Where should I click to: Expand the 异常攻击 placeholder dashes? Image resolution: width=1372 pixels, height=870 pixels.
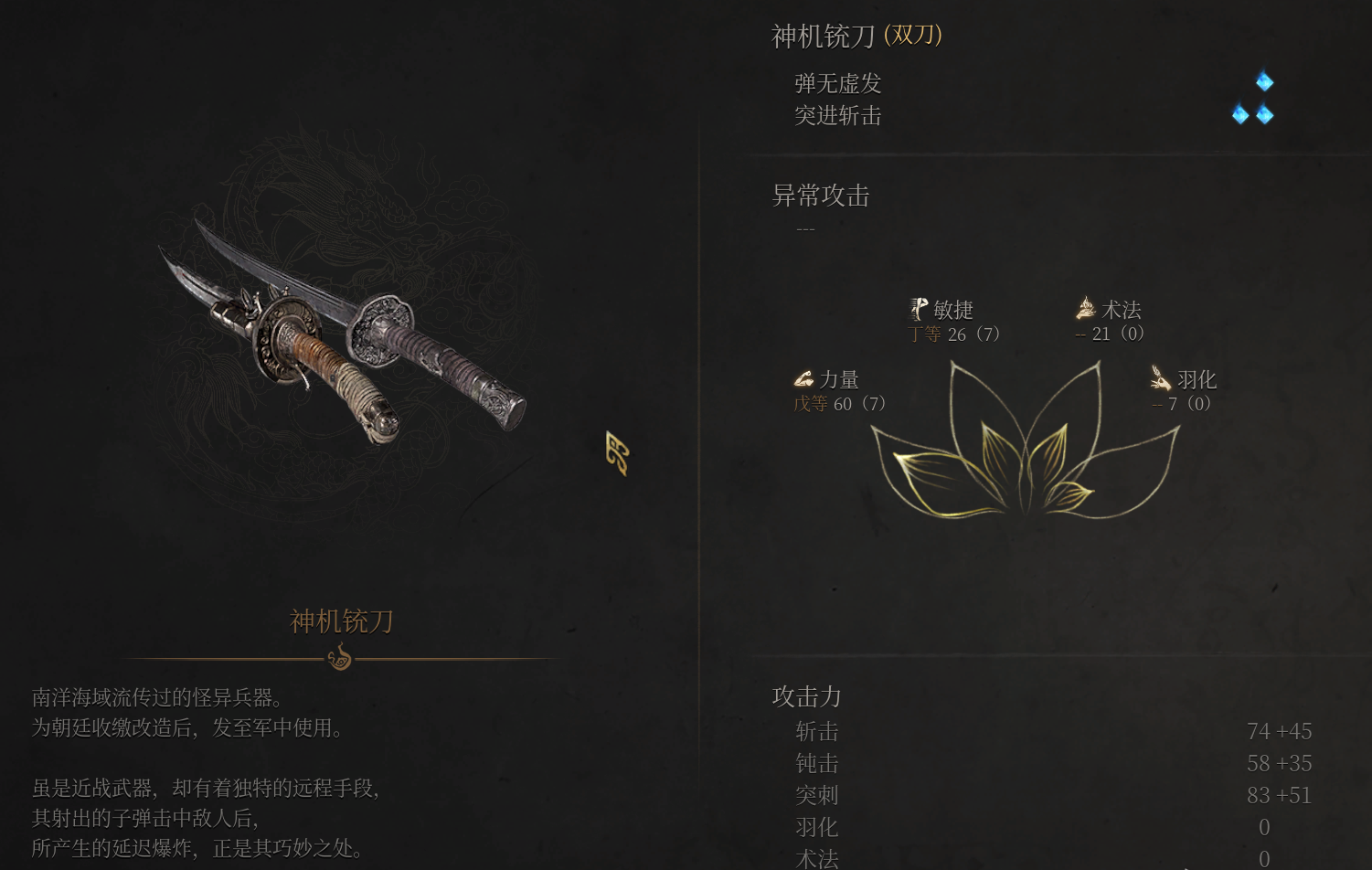803,228
